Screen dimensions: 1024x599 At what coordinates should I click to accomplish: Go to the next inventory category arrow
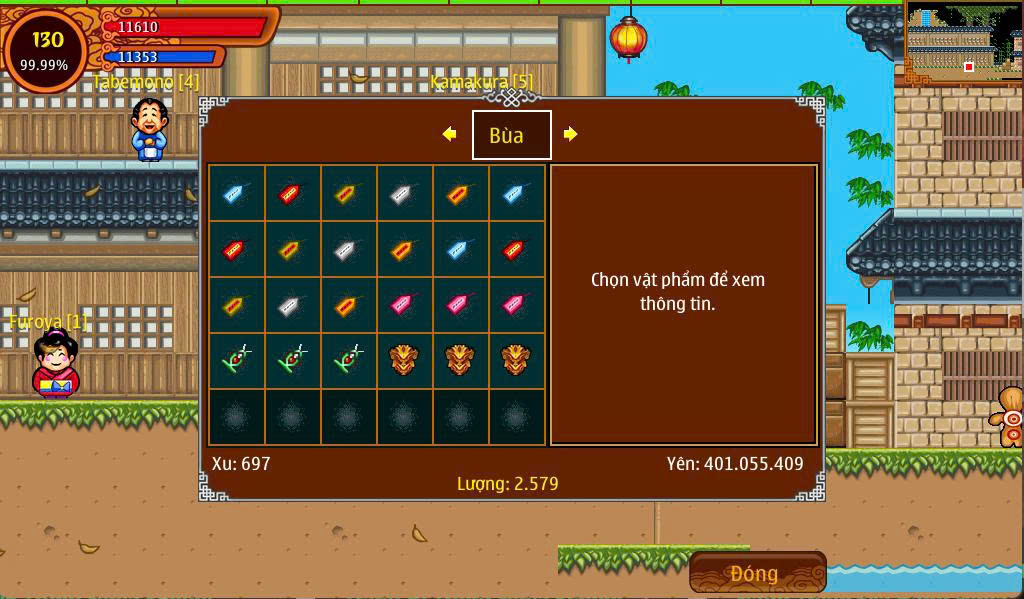coord(570,134)
